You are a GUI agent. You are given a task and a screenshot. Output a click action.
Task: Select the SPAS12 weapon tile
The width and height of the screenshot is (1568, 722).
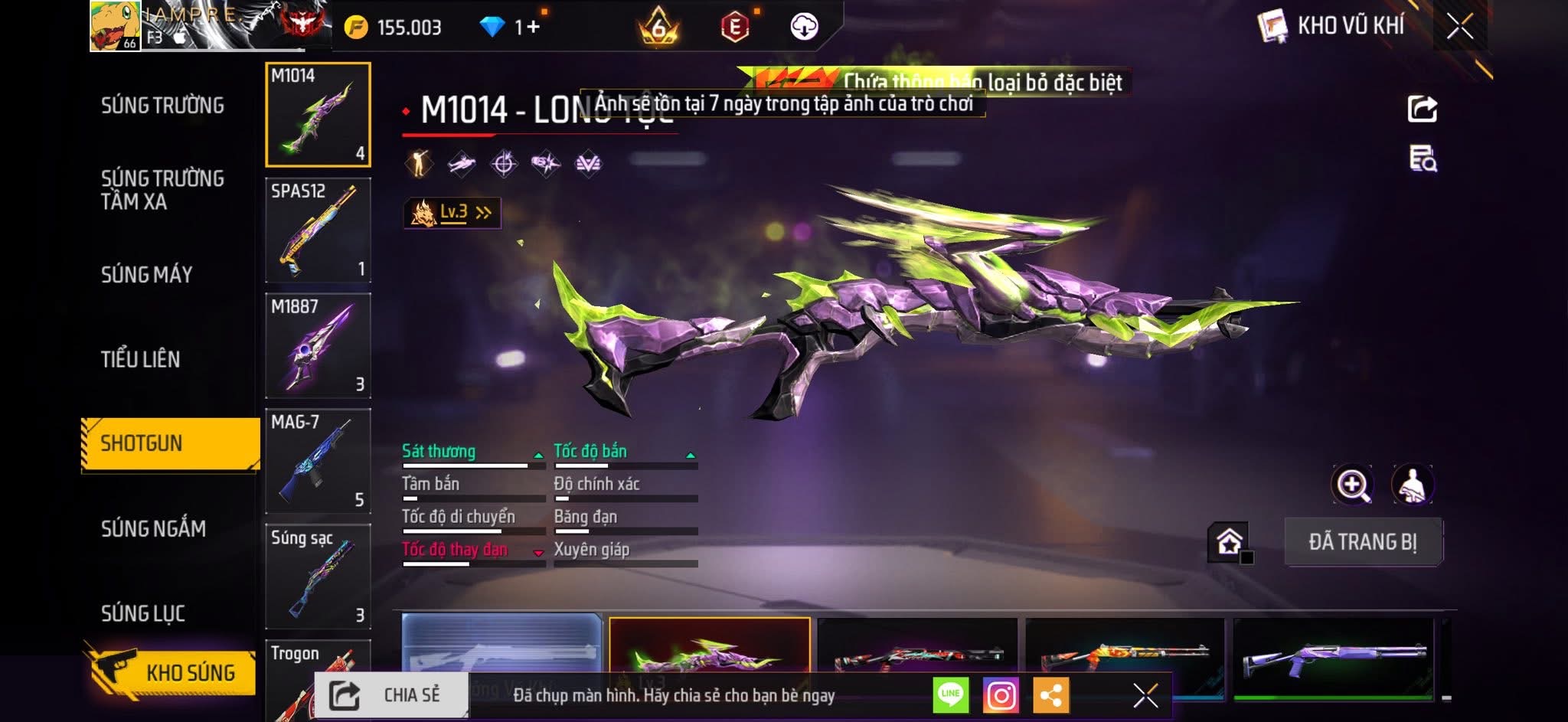click(318, 230)
